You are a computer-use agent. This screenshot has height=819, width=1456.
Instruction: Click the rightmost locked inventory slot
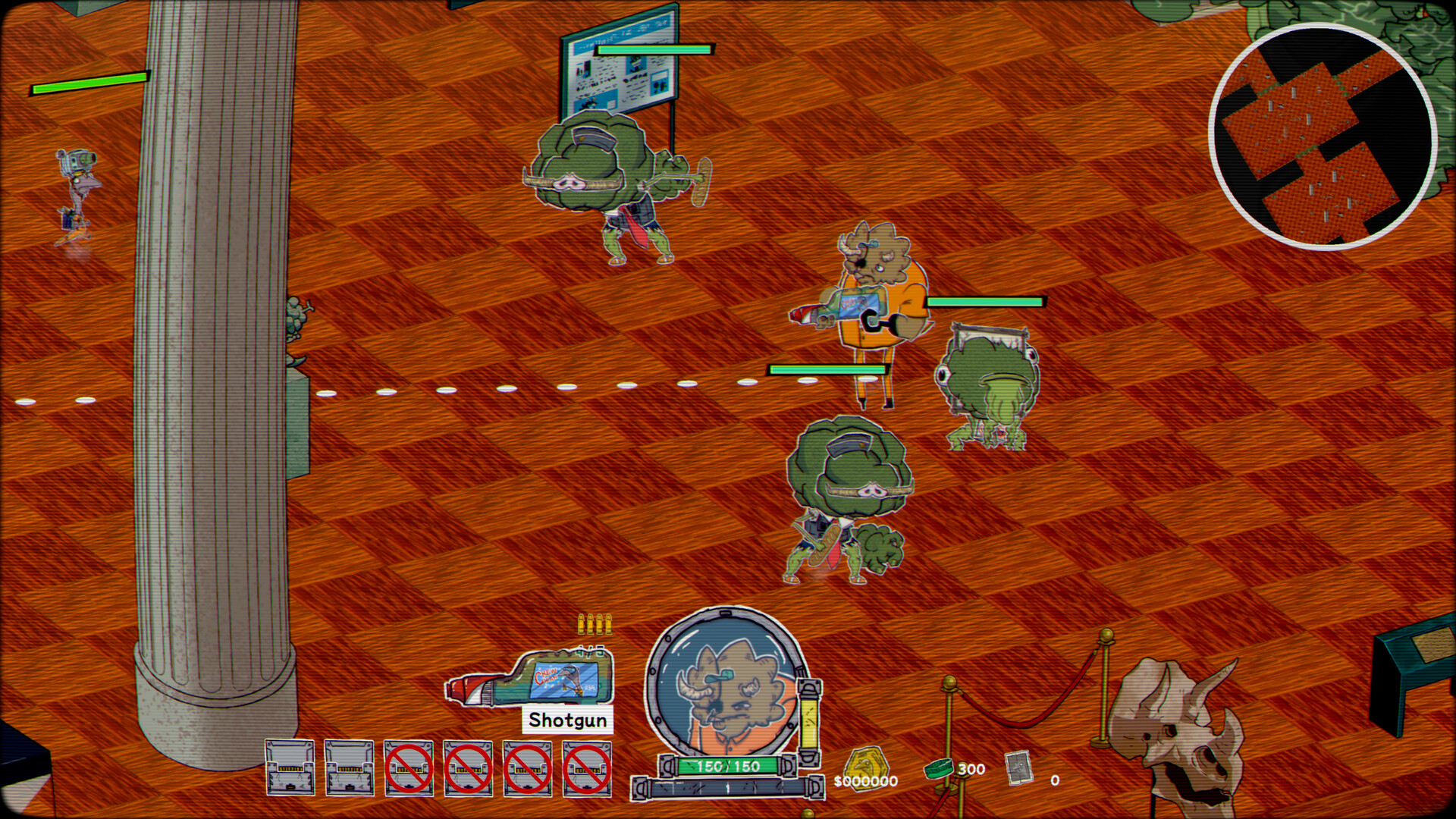pyautogui.click(x=588, y=767)
